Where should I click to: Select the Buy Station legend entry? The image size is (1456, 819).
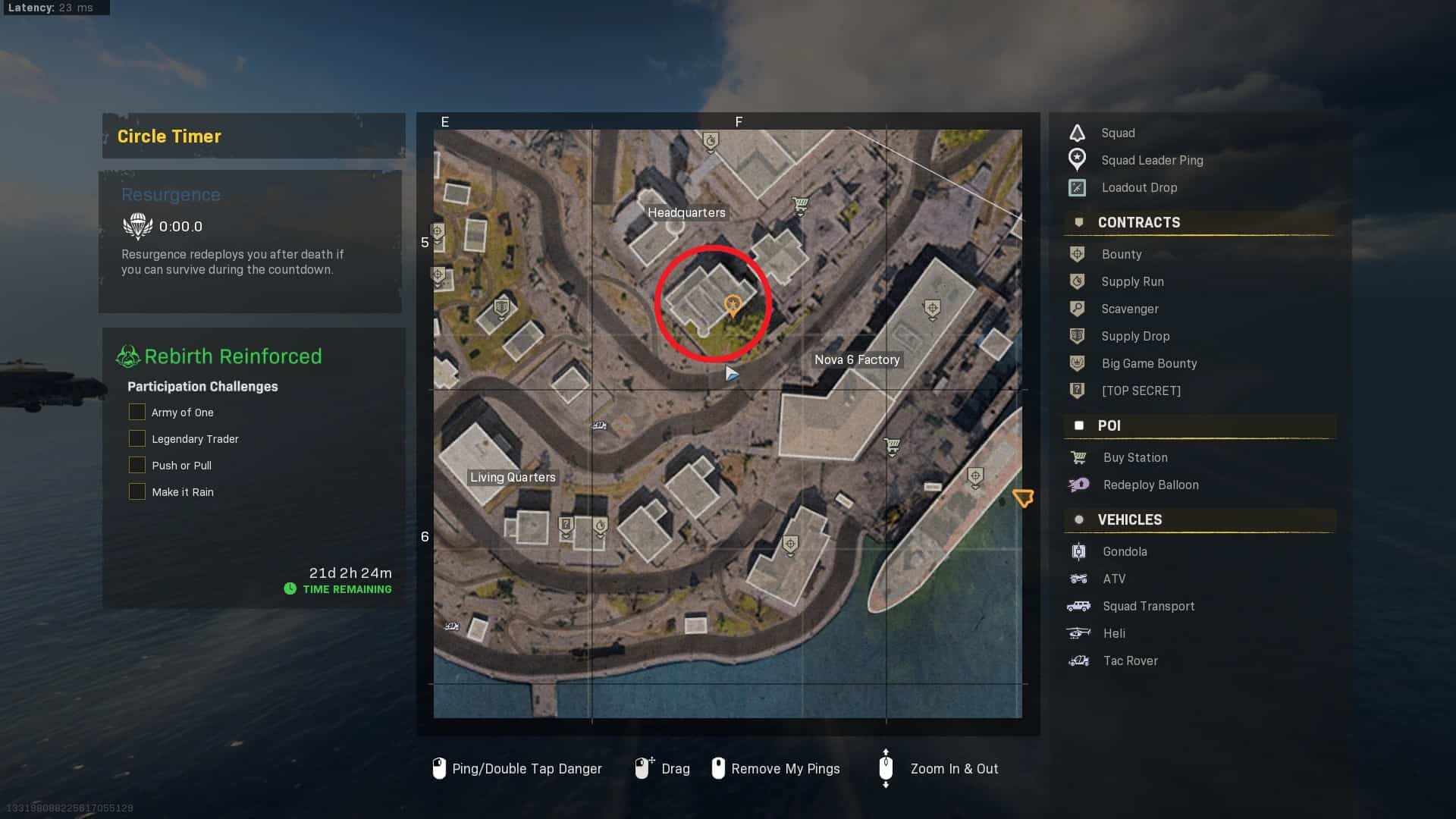(x=1134, y=457)
